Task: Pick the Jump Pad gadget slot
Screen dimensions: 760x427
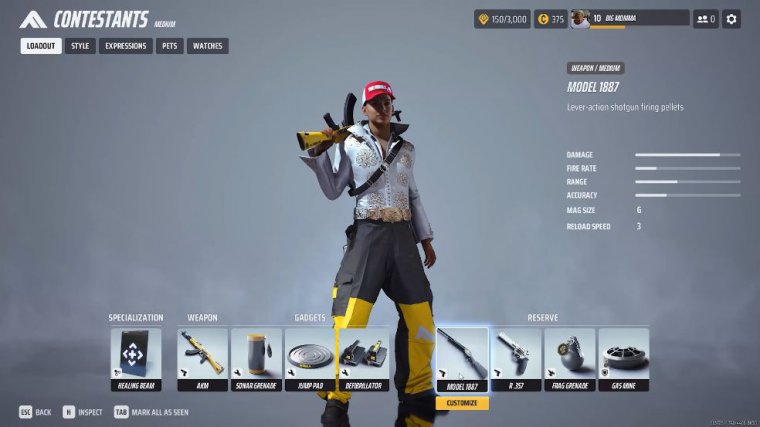Action: pos(310,359)
